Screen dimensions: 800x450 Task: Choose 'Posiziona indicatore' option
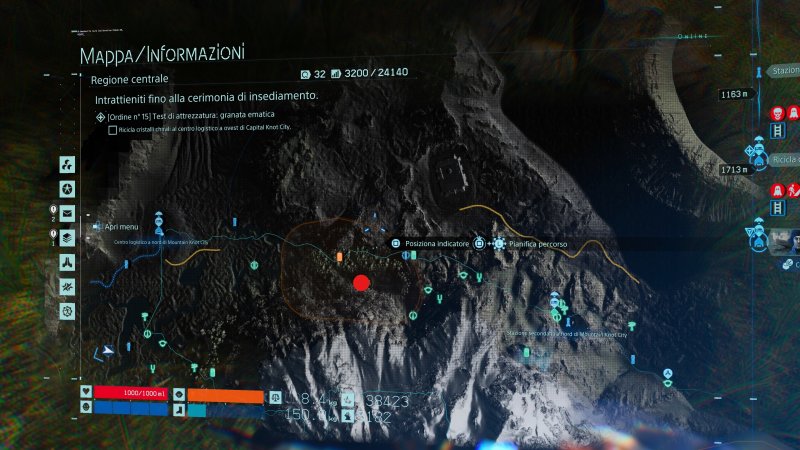coord(430,243)
